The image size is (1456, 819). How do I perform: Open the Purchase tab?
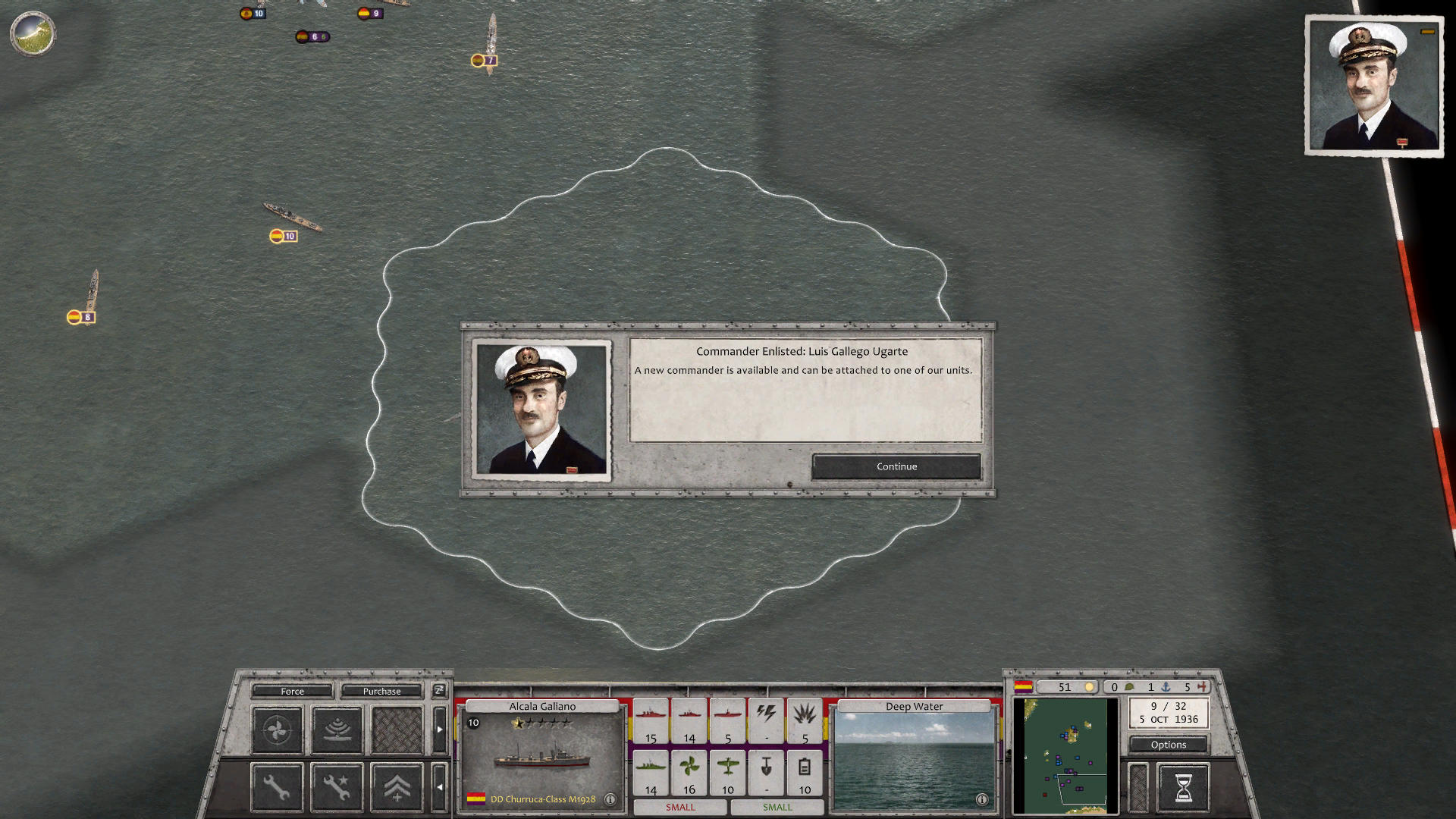[381, 691]
